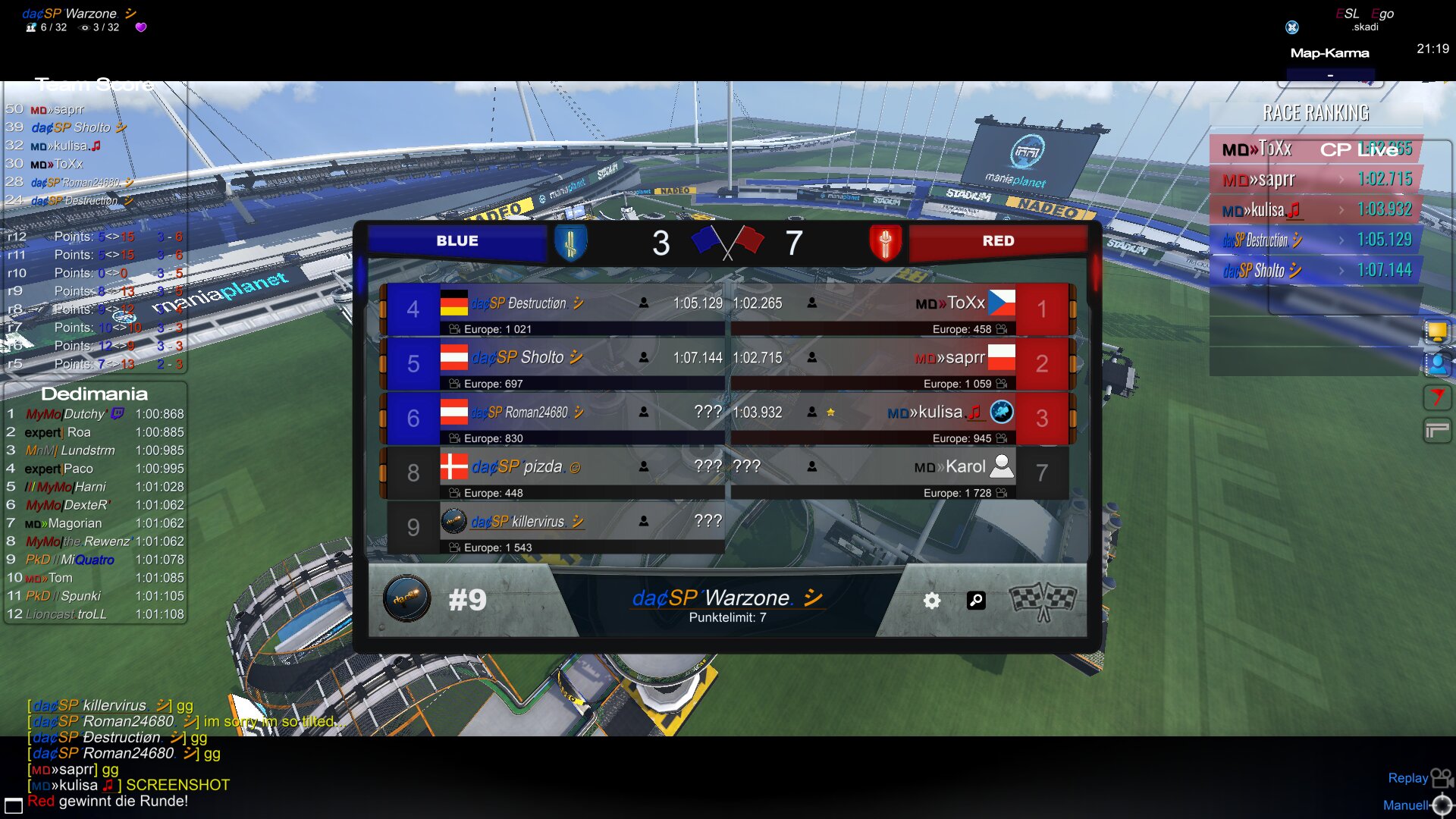
Task: Click MD»saprr in the Race Ranking
Action: (x=1316, y=180)
